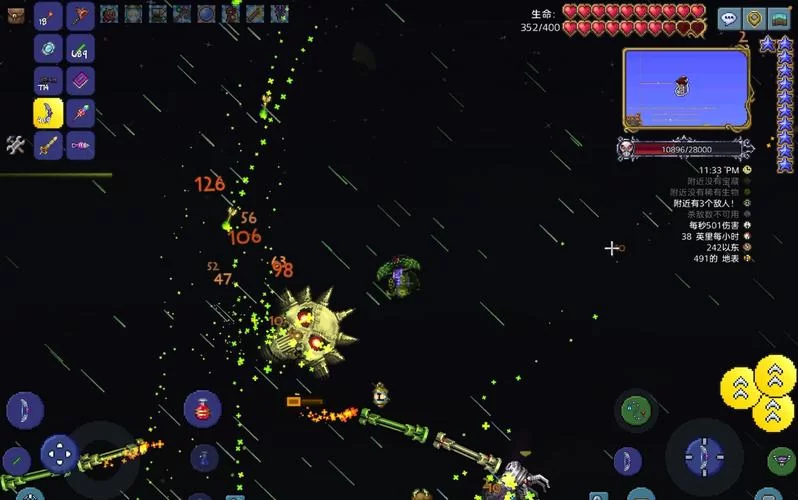Select the pink drill item slot

coord(80,145)
